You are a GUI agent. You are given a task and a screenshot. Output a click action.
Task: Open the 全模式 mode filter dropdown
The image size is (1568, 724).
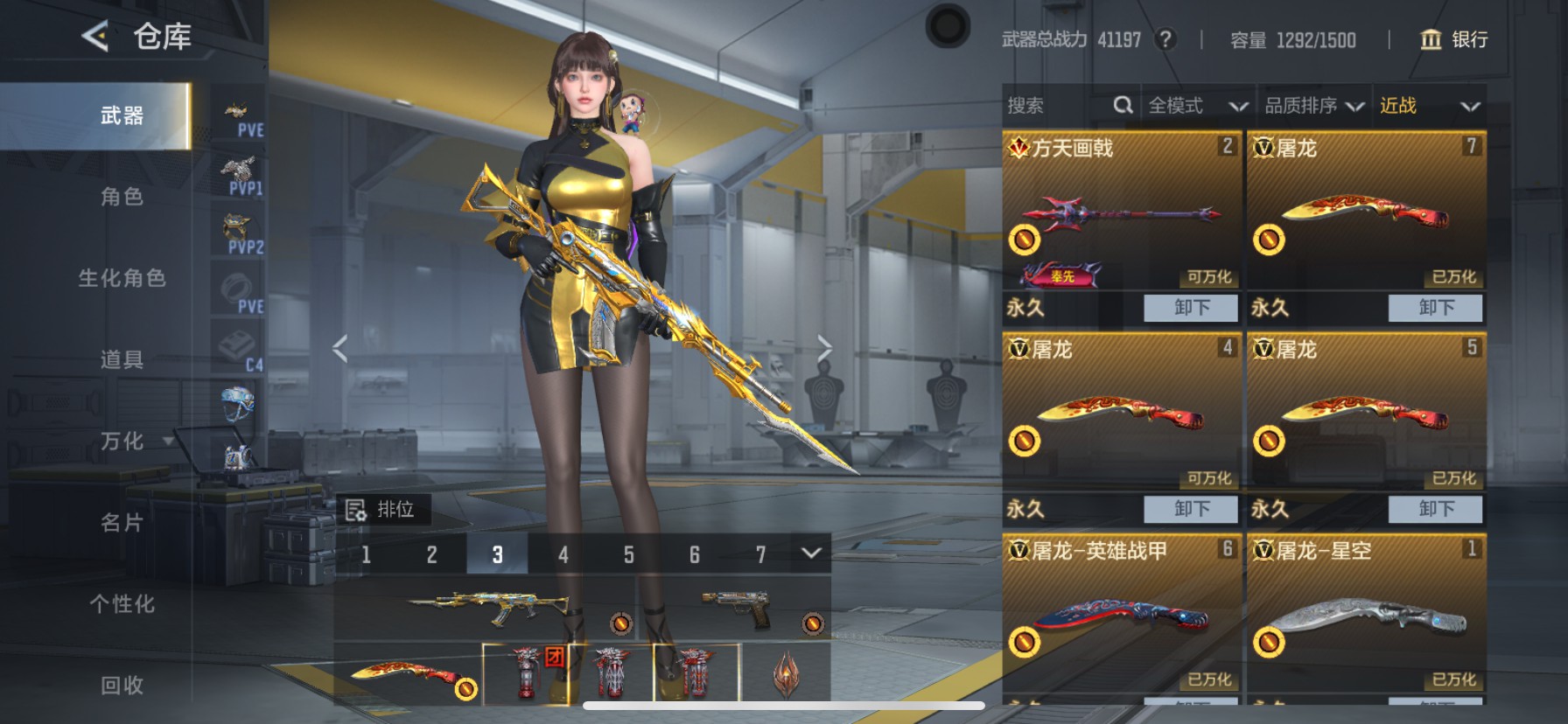1197,106
